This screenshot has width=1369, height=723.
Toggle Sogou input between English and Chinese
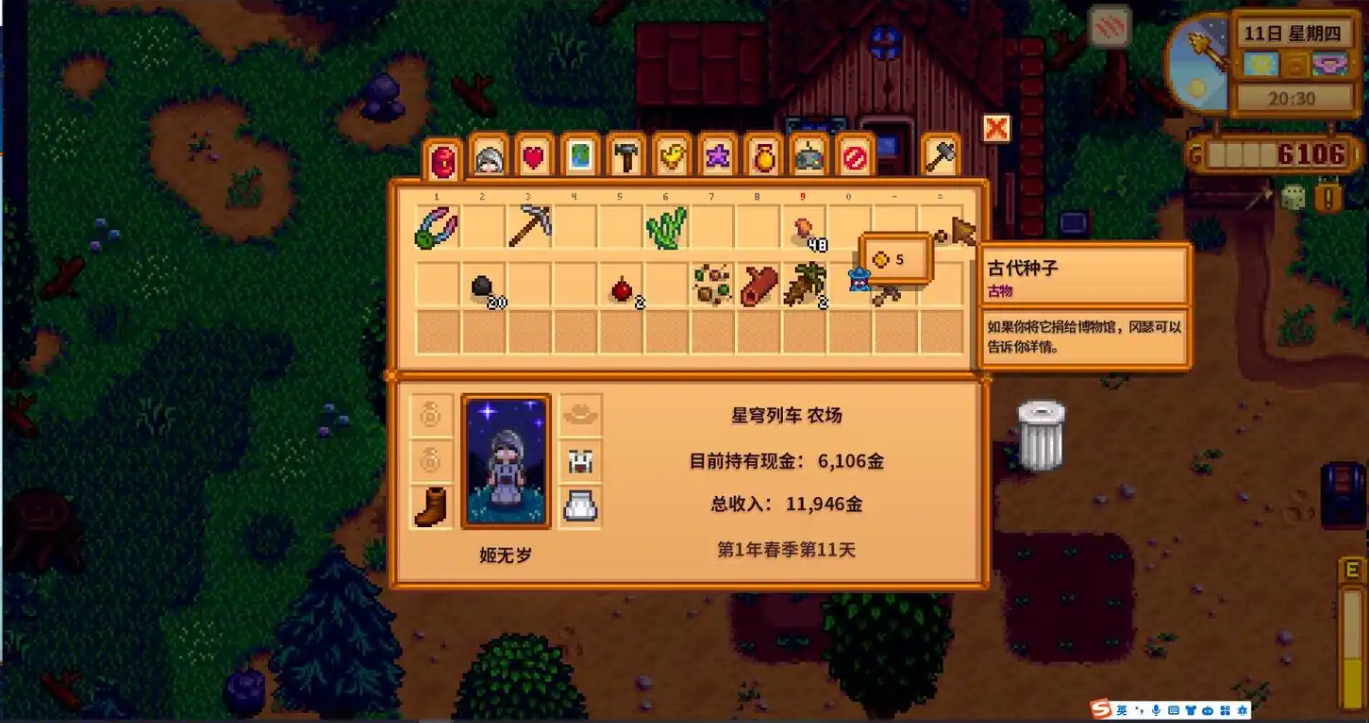tap(1122, 711)
